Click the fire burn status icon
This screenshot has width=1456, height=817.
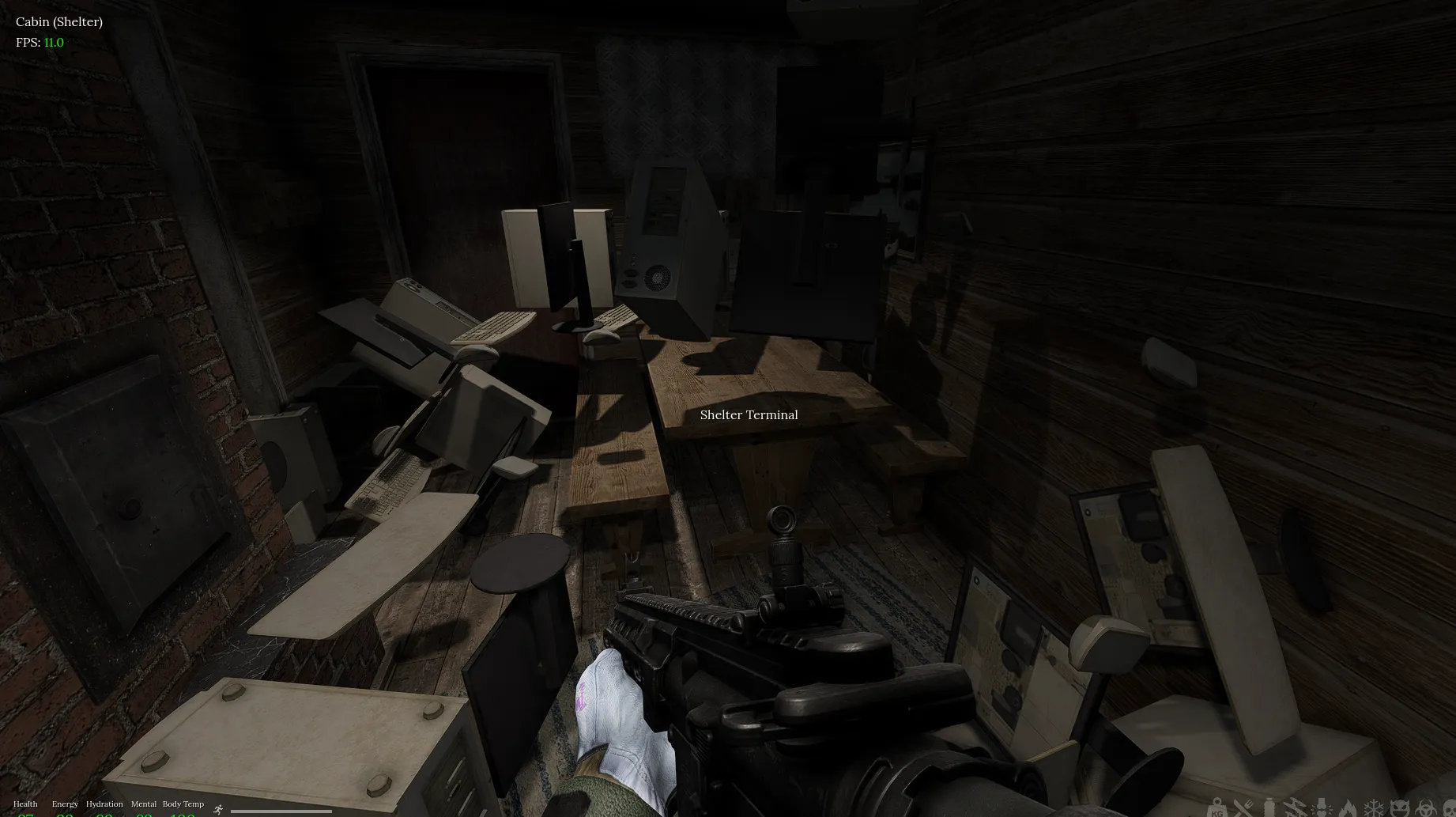(1348, 808)
